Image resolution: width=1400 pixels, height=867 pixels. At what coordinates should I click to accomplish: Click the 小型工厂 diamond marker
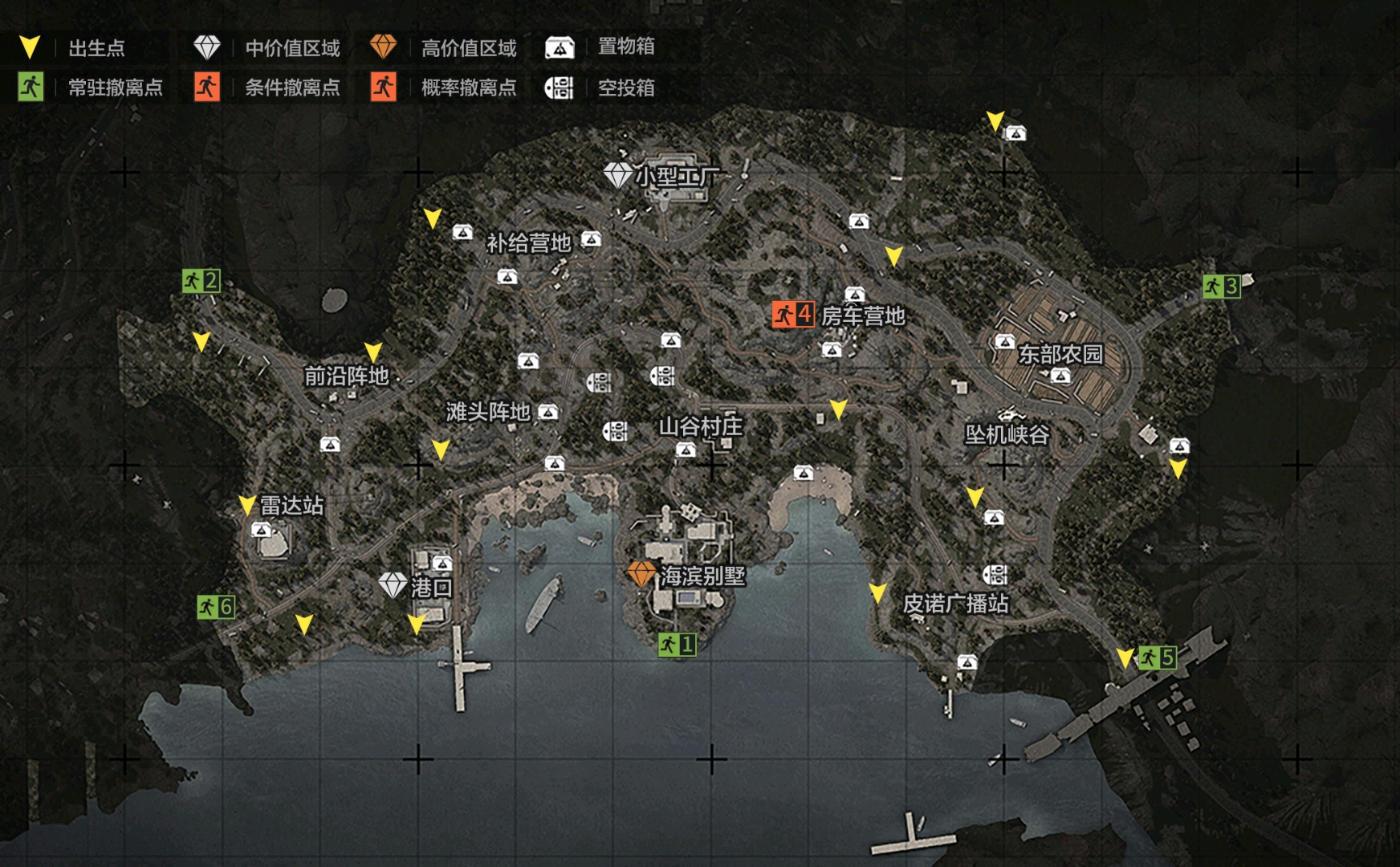[617, 175]
